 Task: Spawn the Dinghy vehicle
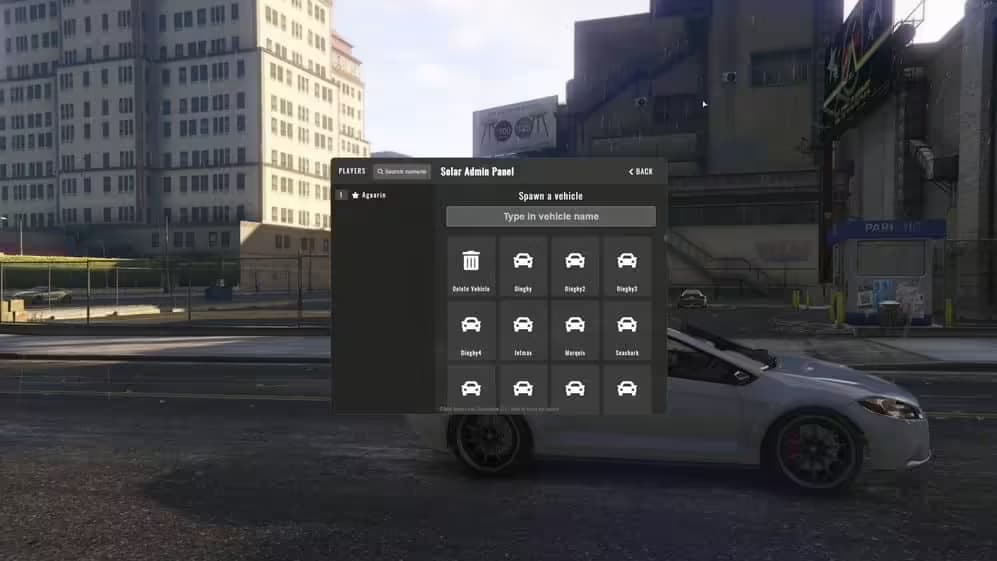click(523, 266)
